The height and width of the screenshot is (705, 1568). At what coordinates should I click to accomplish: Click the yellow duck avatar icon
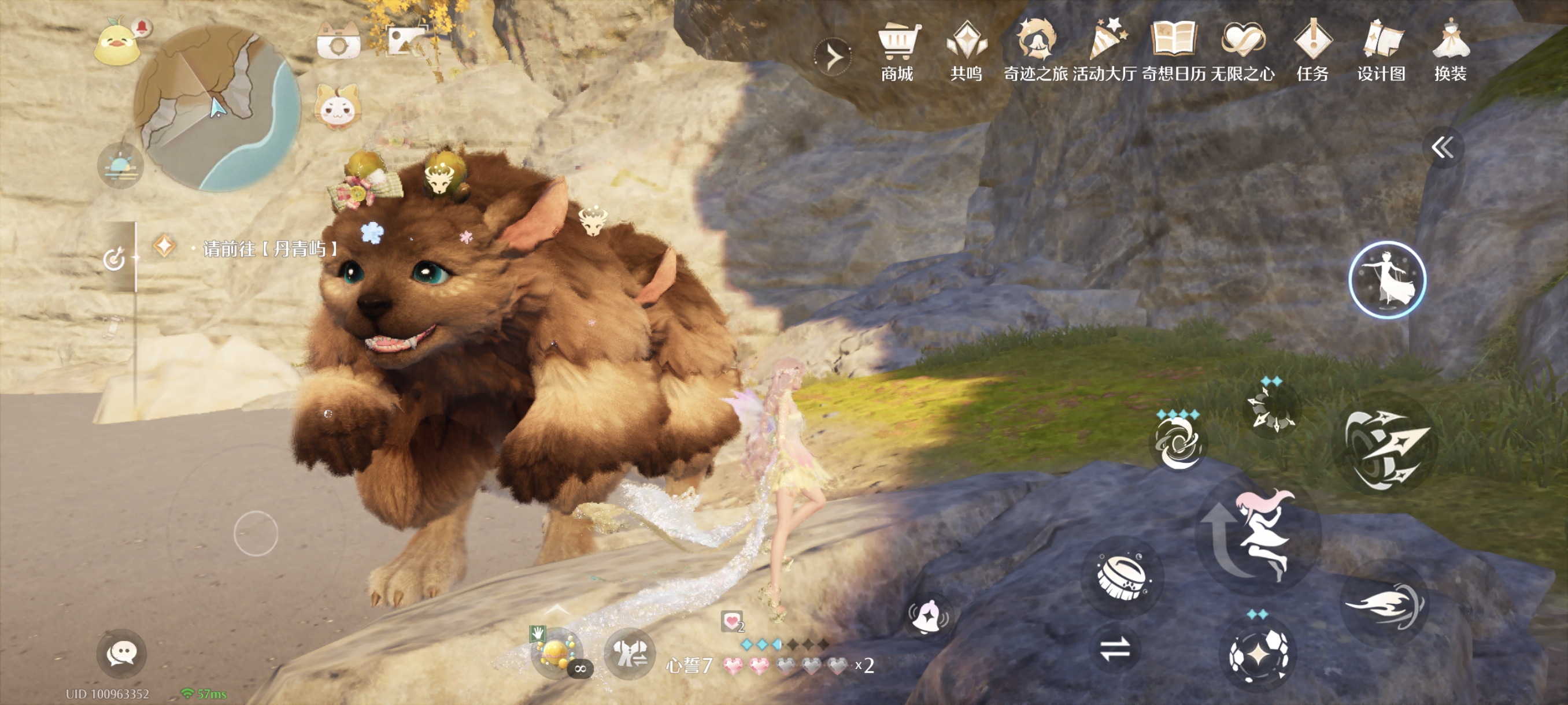(117, 44)
